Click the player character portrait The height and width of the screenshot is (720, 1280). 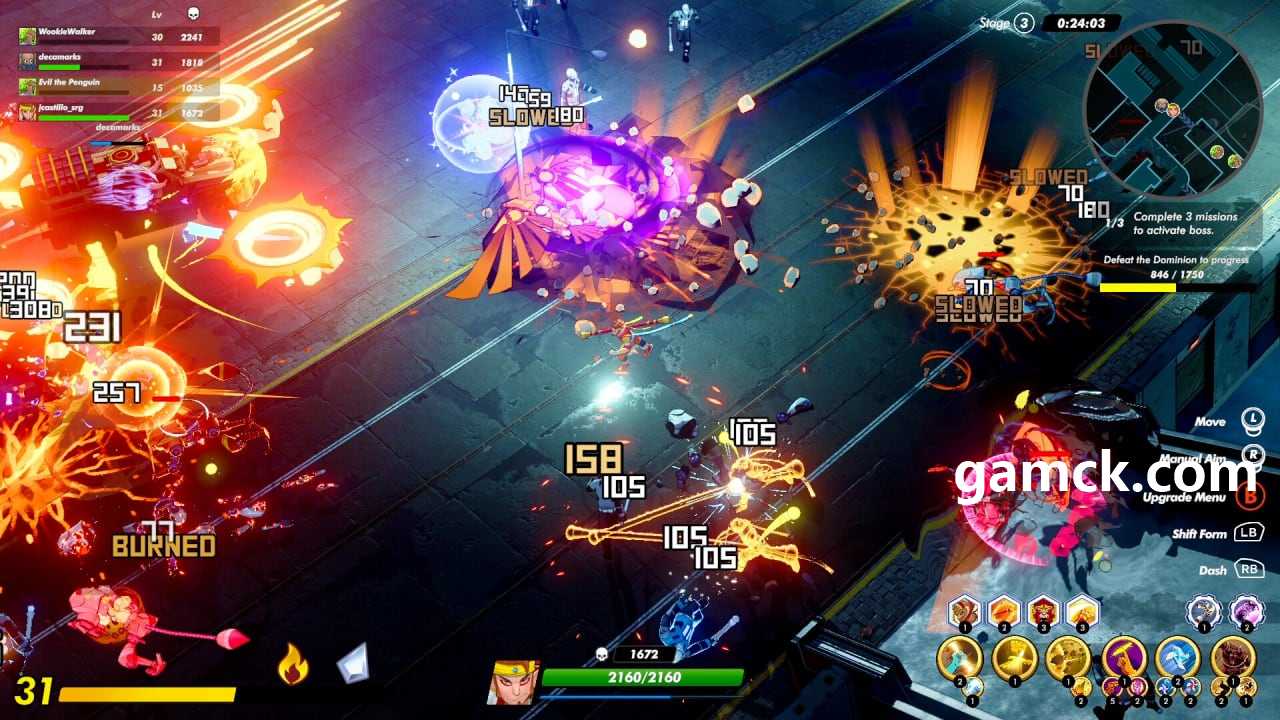(513, 682)
